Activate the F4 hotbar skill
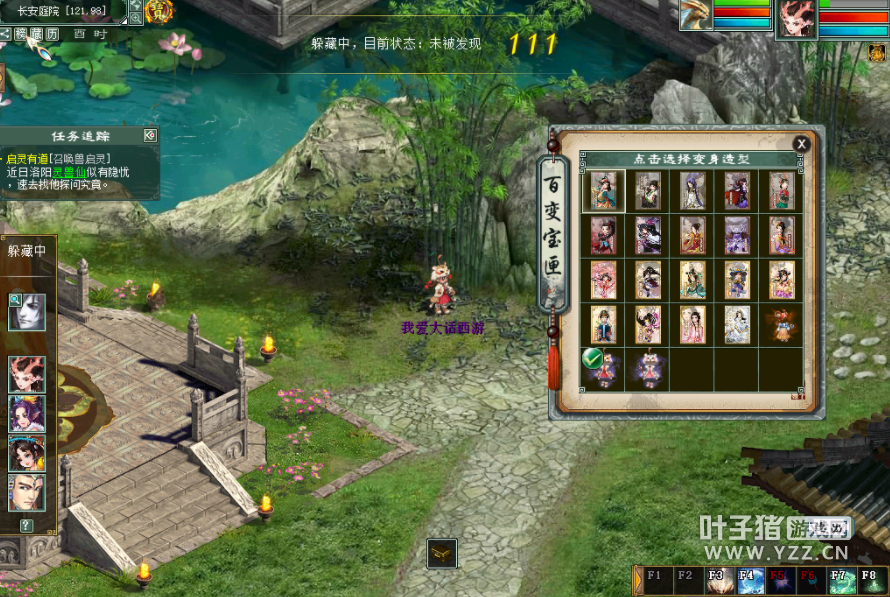 [x=747, y=581]
